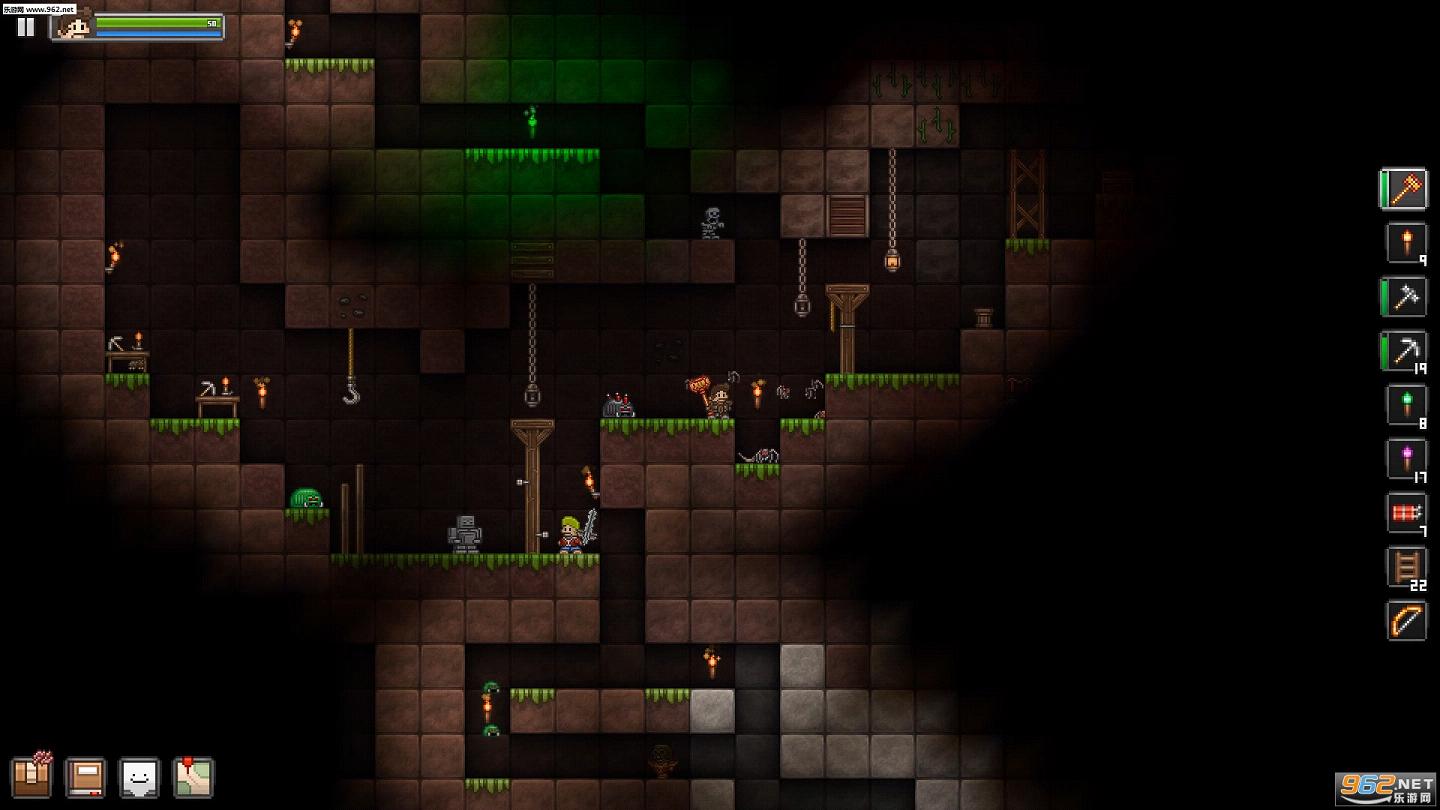
Task: Choose the pickaxe slot with 19 uses
Action: click(x=1406, y=351)
